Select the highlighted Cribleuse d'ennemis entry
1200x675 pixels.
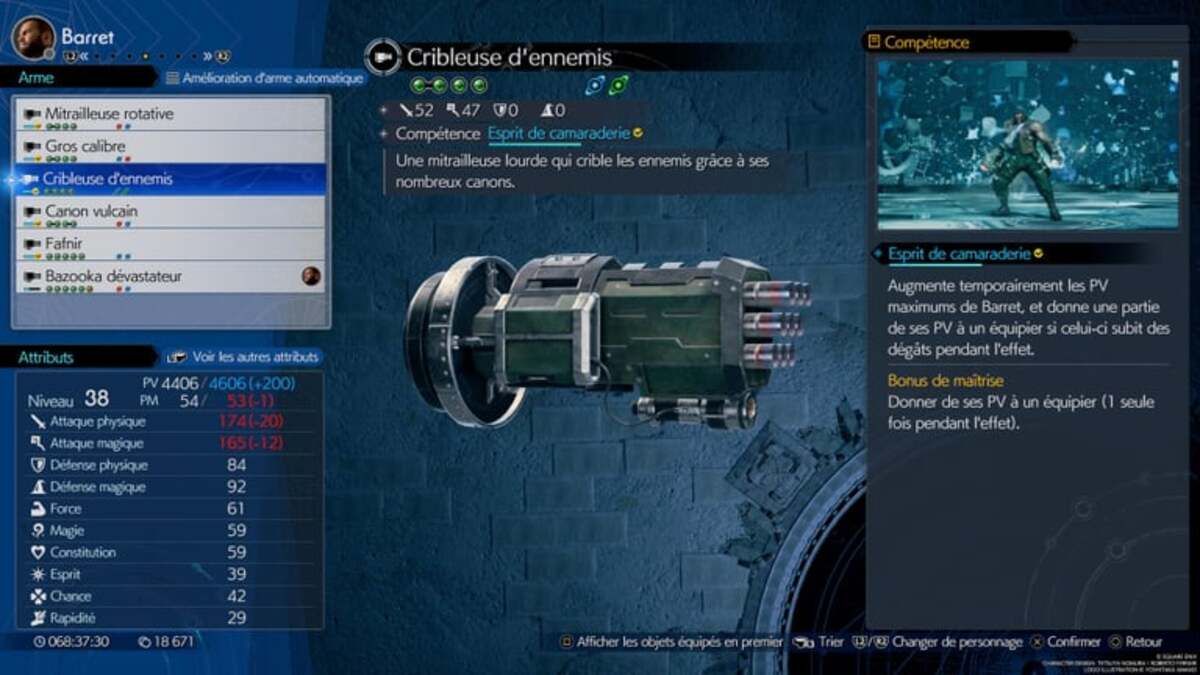pyautogui.click(x=170, y=179)
